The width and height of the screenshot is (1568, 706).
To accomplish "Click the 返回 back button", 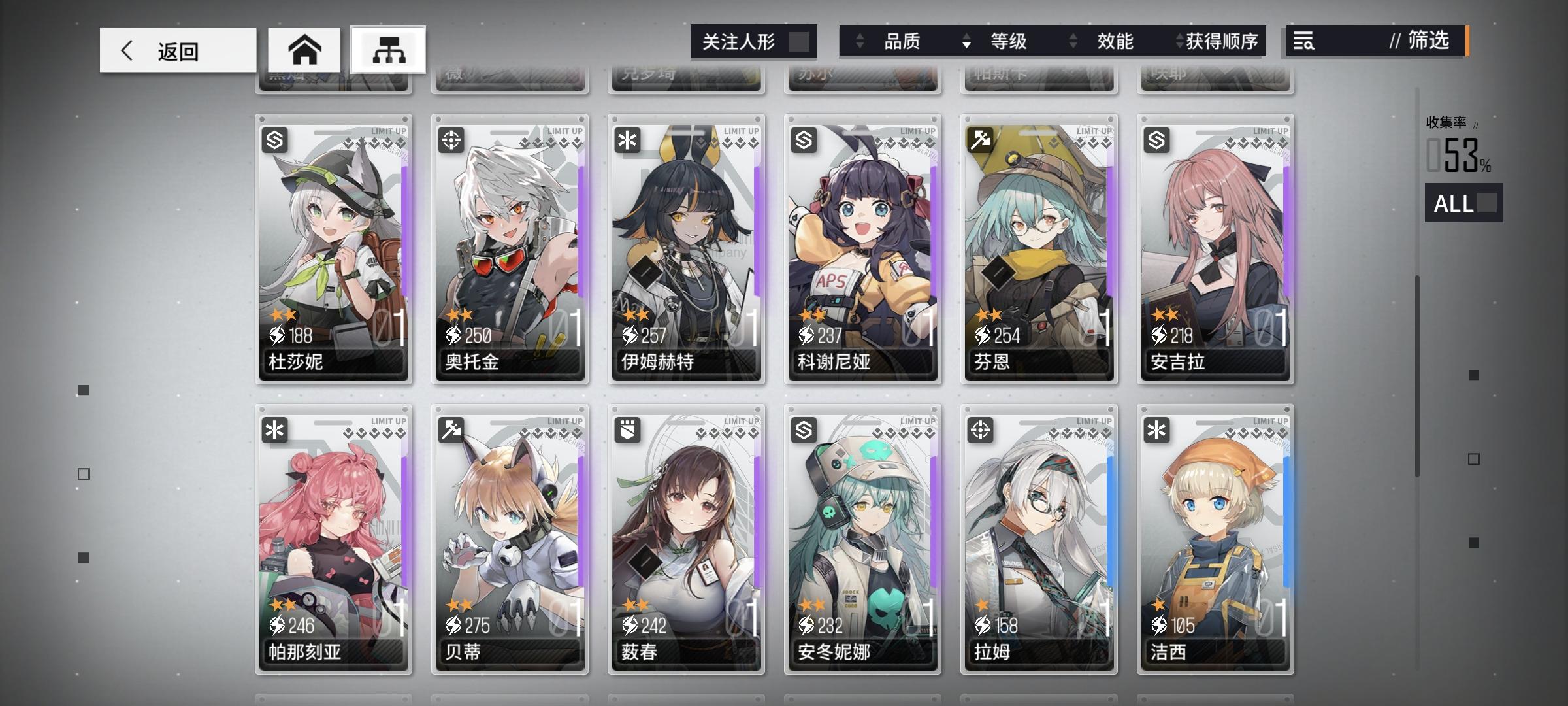I will 176,50.
